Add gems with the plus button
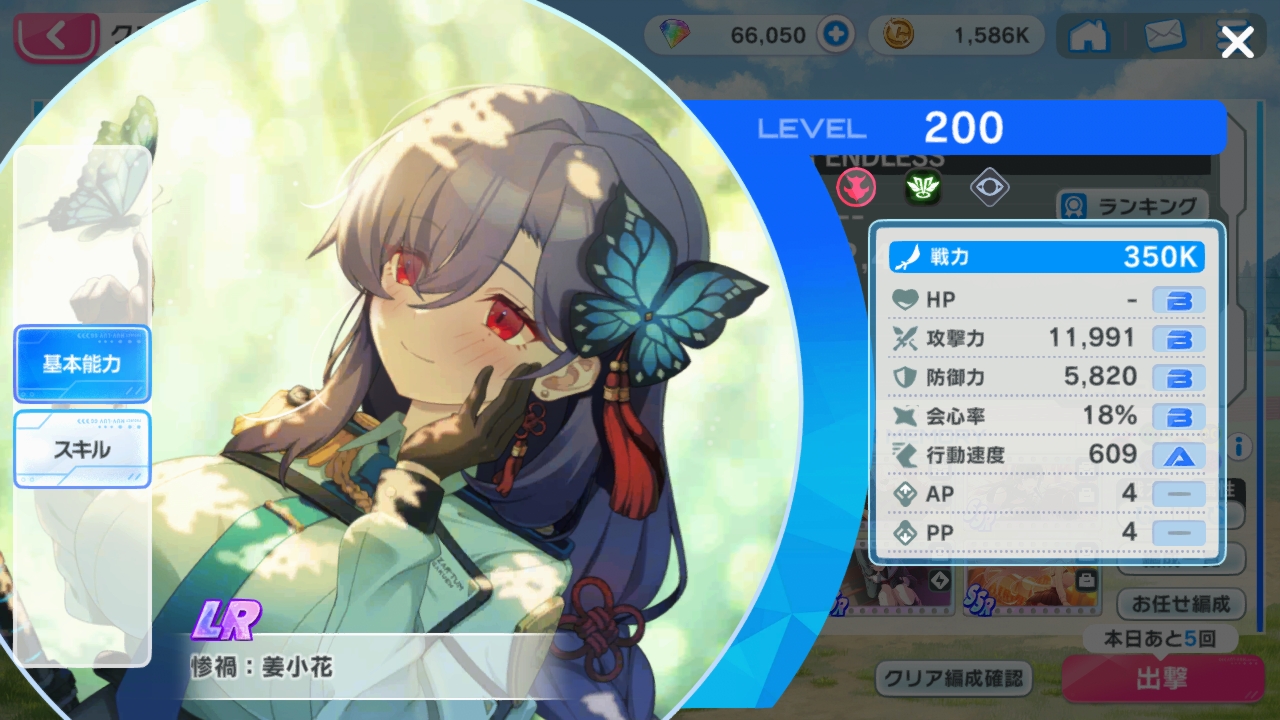The height and width of the screenshot is (720, 1280). point(833,36)
